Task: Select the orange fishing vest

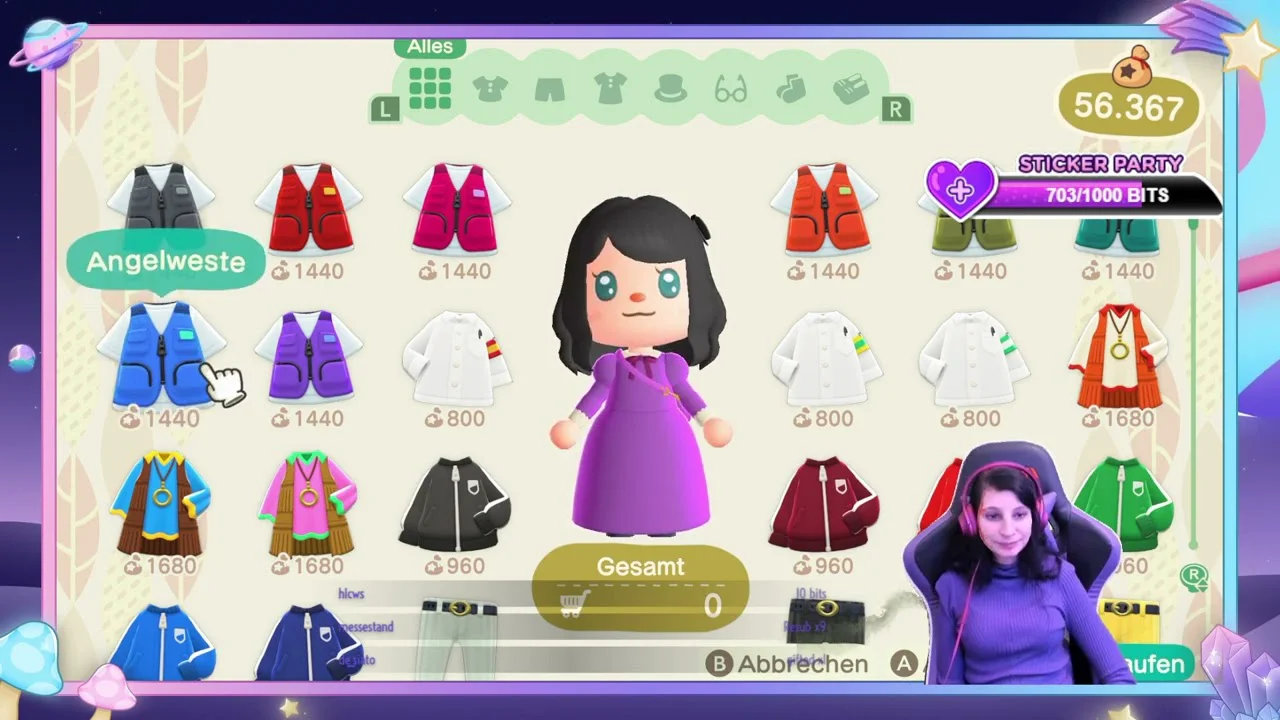Action: [x=825, y=209]
